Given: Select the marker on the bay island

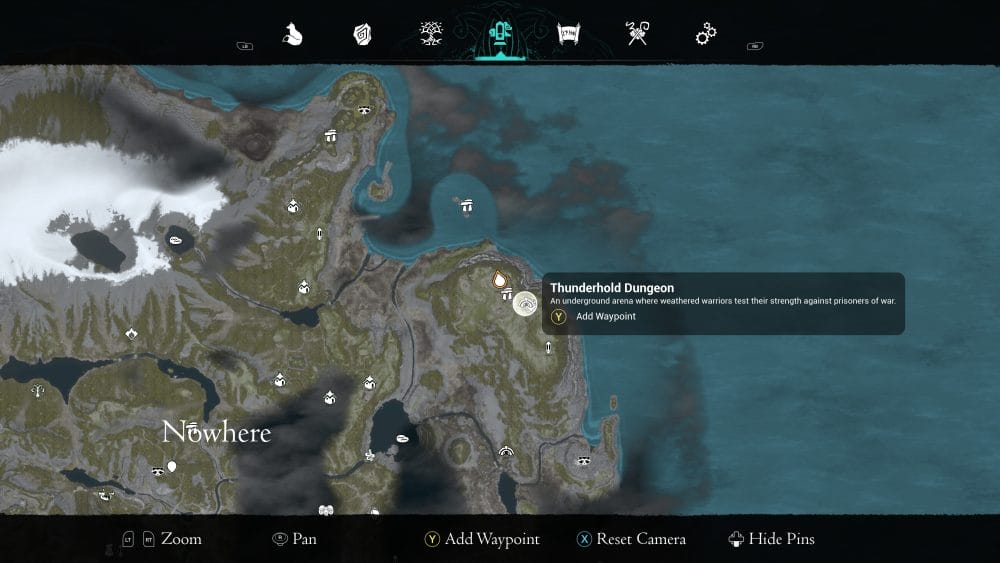Looking at the screenshot, I should click(466, 205).
